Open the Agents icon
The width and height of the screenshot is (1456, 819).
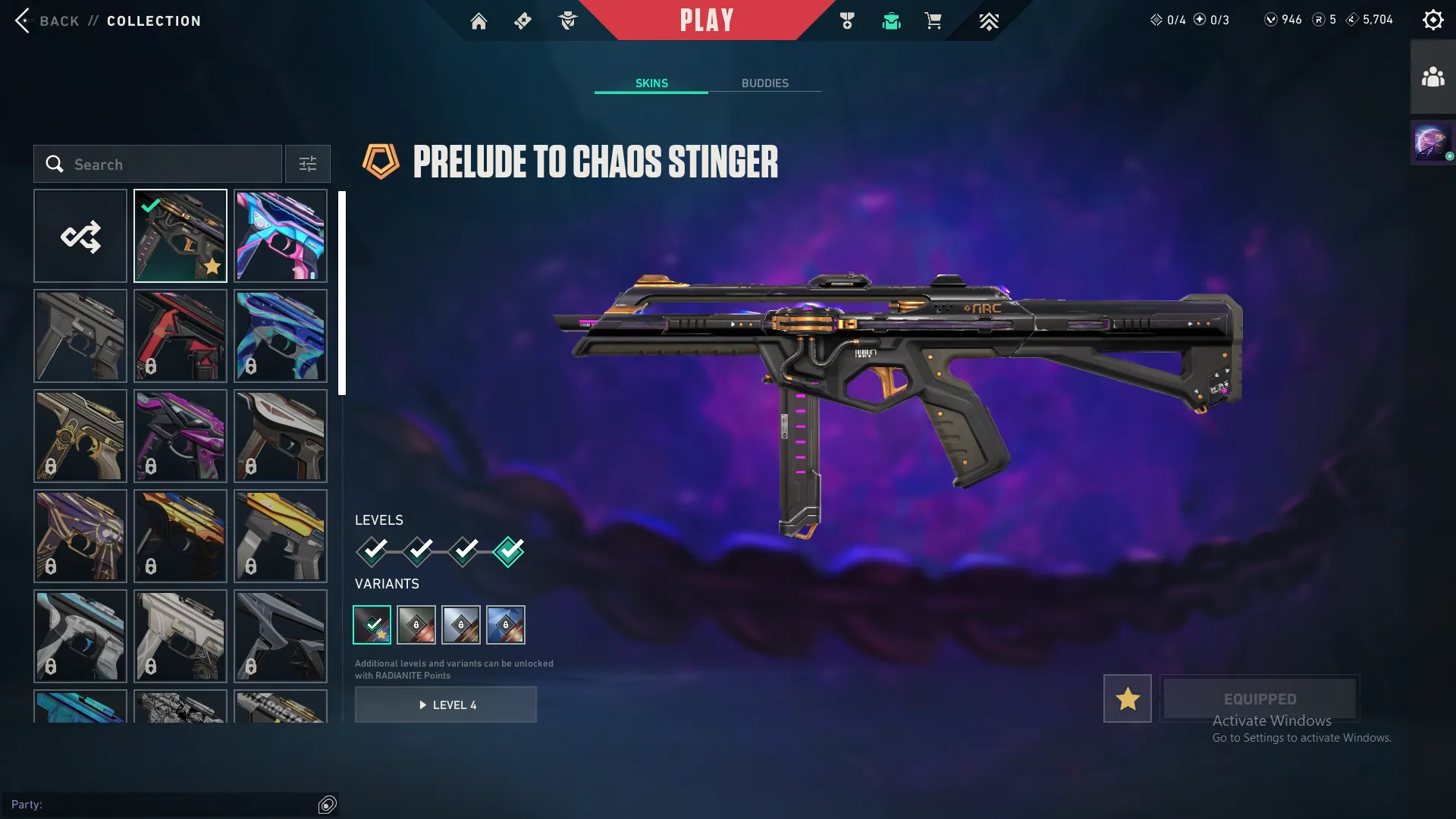click(567, 20)
